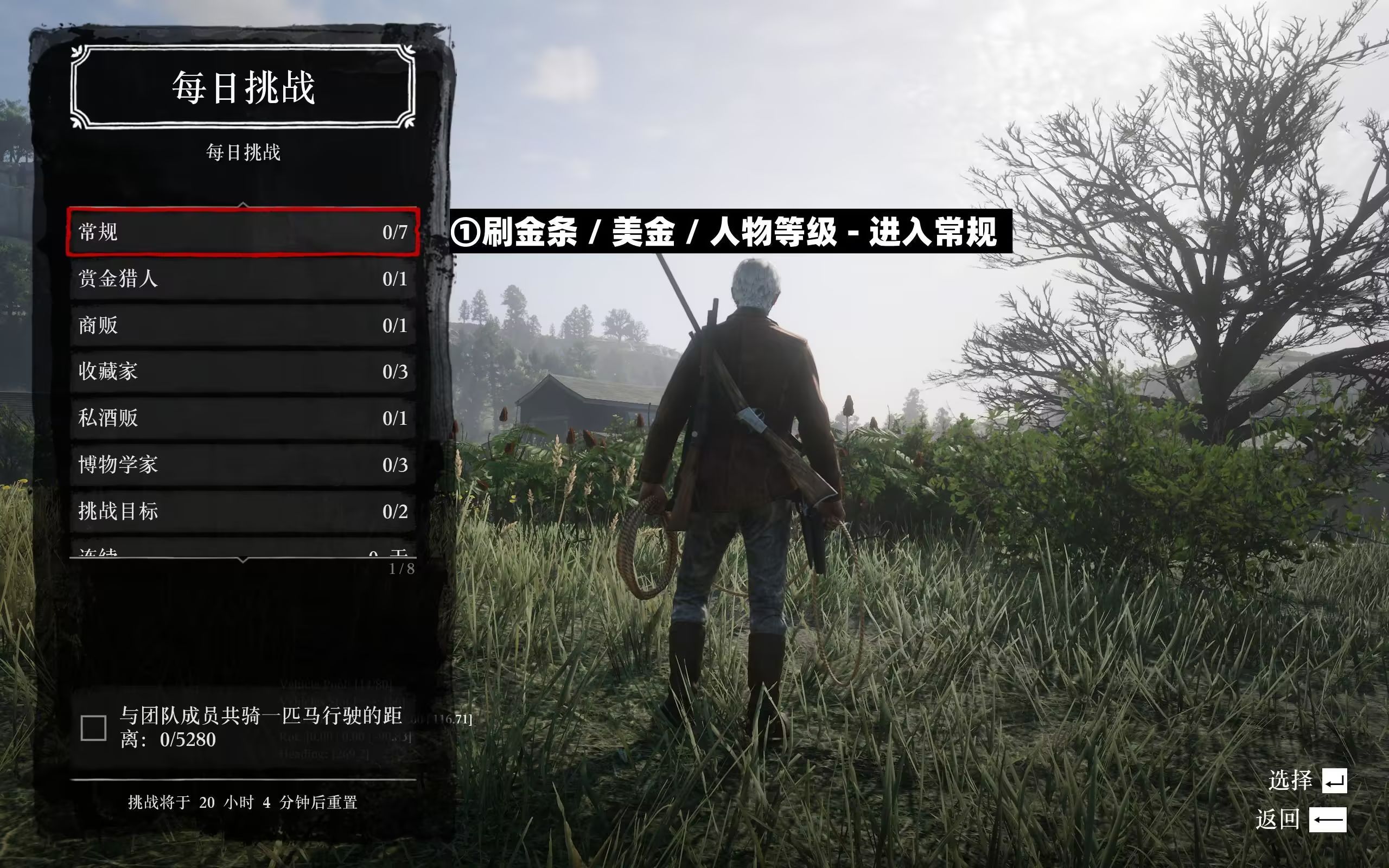This screenshot has width=1389, height=868.
Task: Open the 博物学家 challenge category
Action: (x=243, y=465)
